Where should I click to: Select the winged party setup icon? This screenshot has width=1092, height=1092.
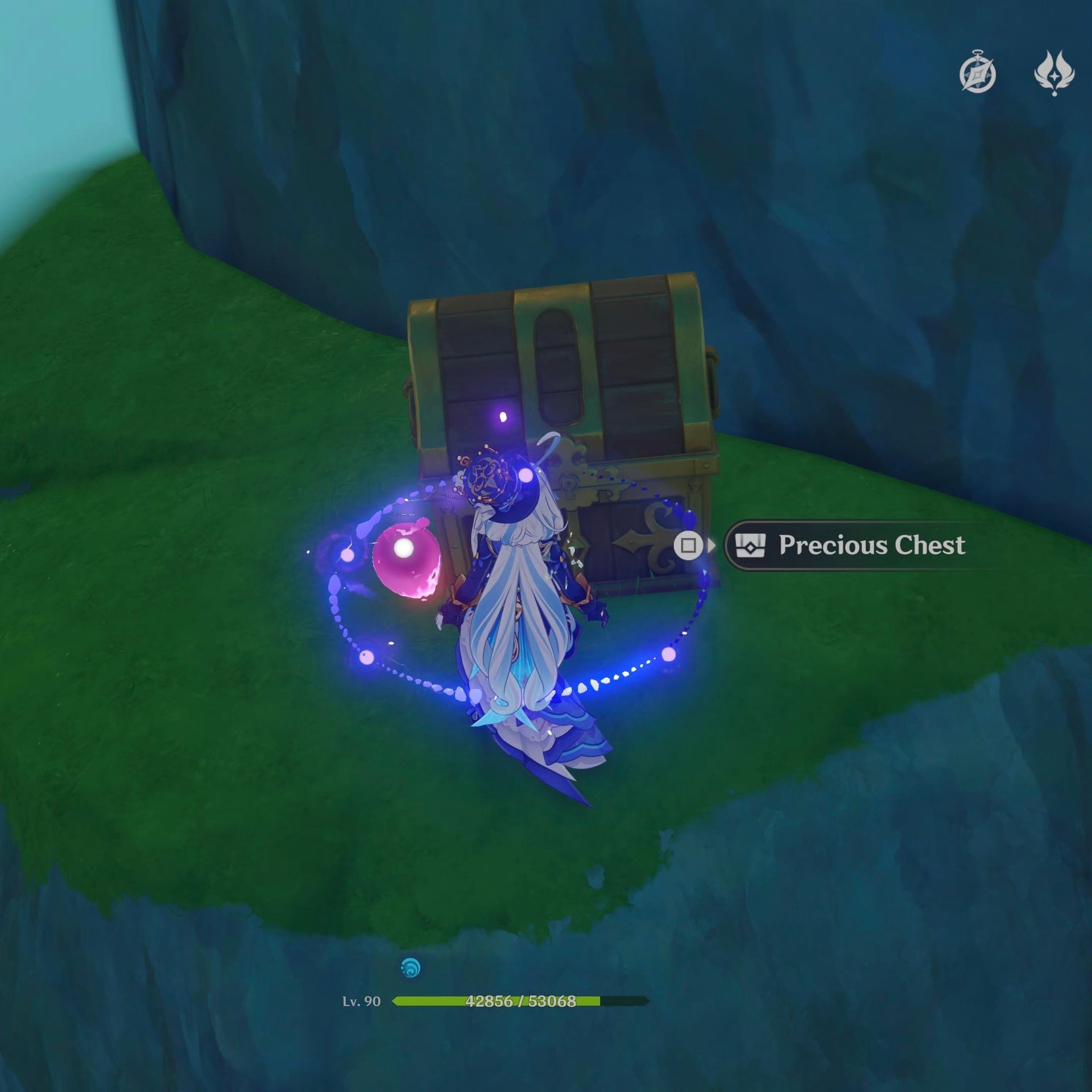point(1055,74)
